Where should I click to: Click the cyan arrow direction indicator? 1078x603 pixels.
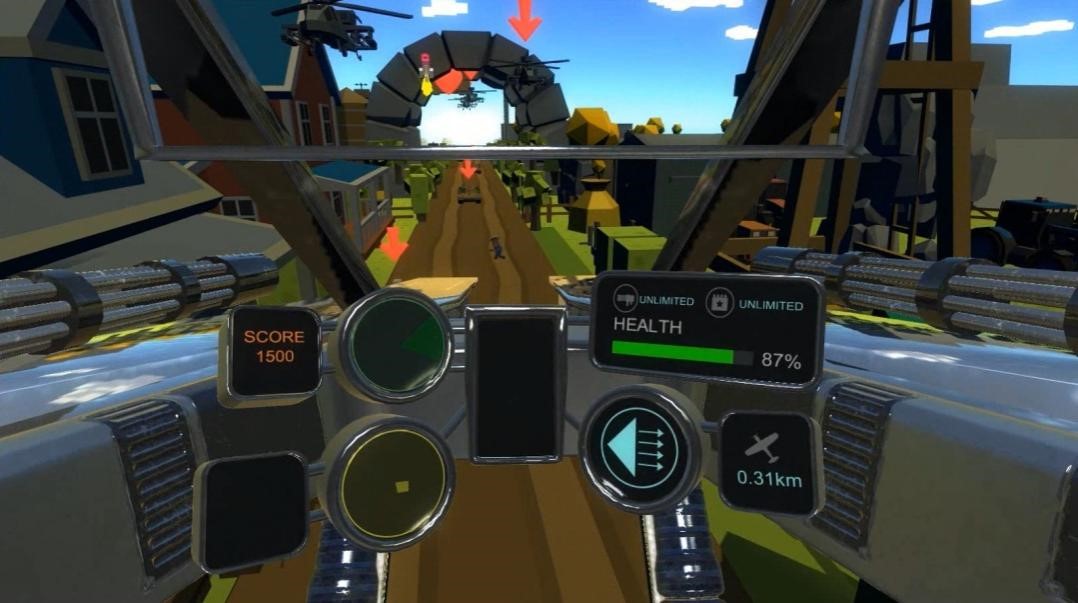(640, 449)
